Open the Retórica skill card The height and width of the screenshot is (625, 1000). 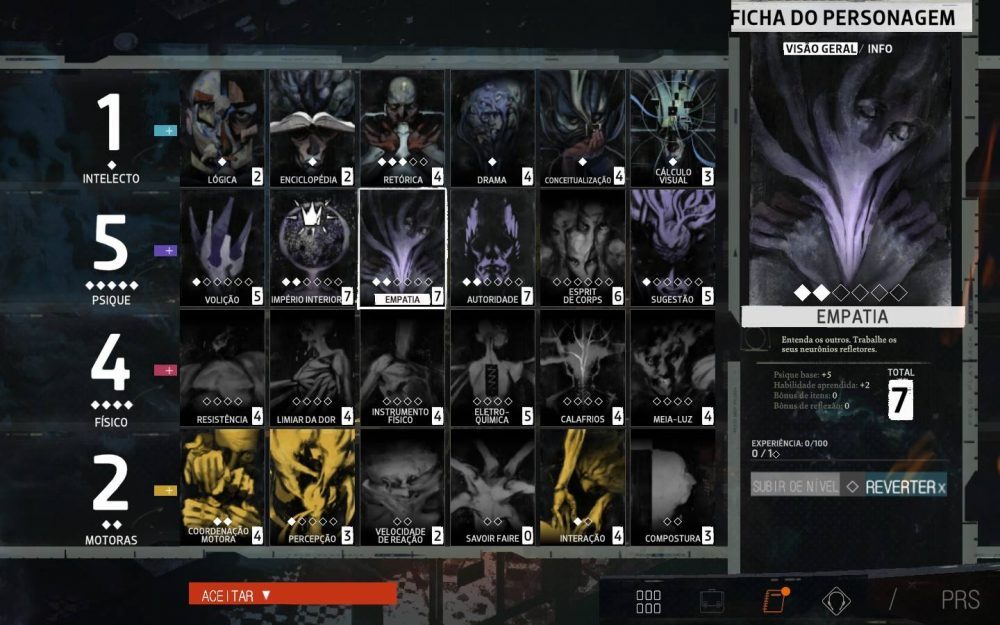[x=402, y=128]
